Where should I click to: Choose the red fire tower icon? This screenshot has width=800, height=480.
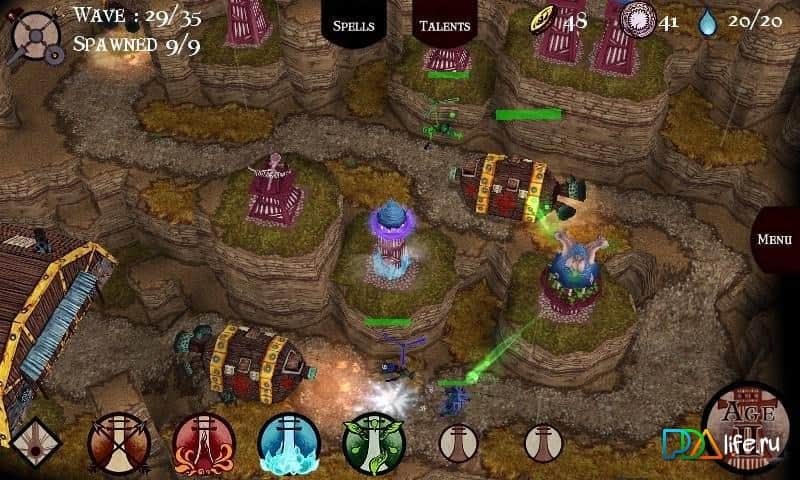(204, 442)
